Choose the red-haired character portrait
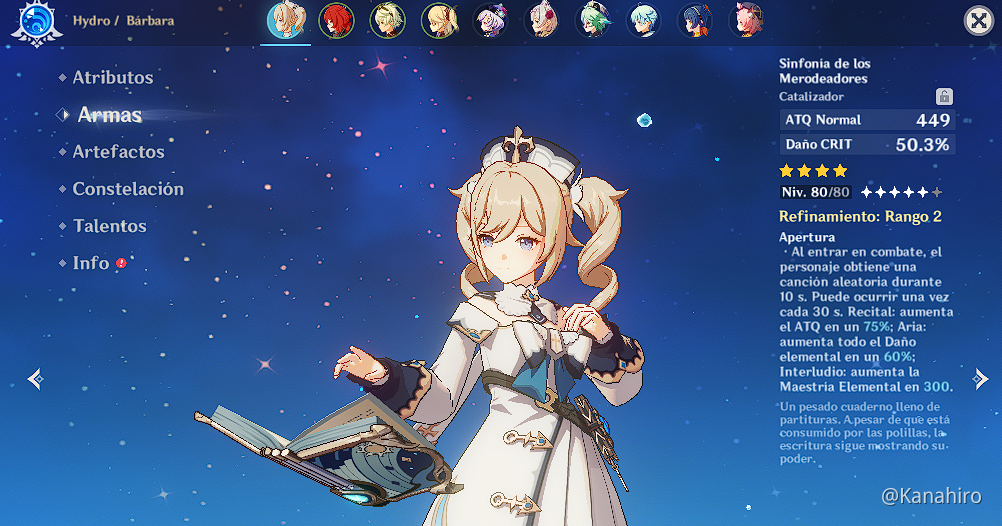Screen dimensions: 1002x526 click(335, 20)
